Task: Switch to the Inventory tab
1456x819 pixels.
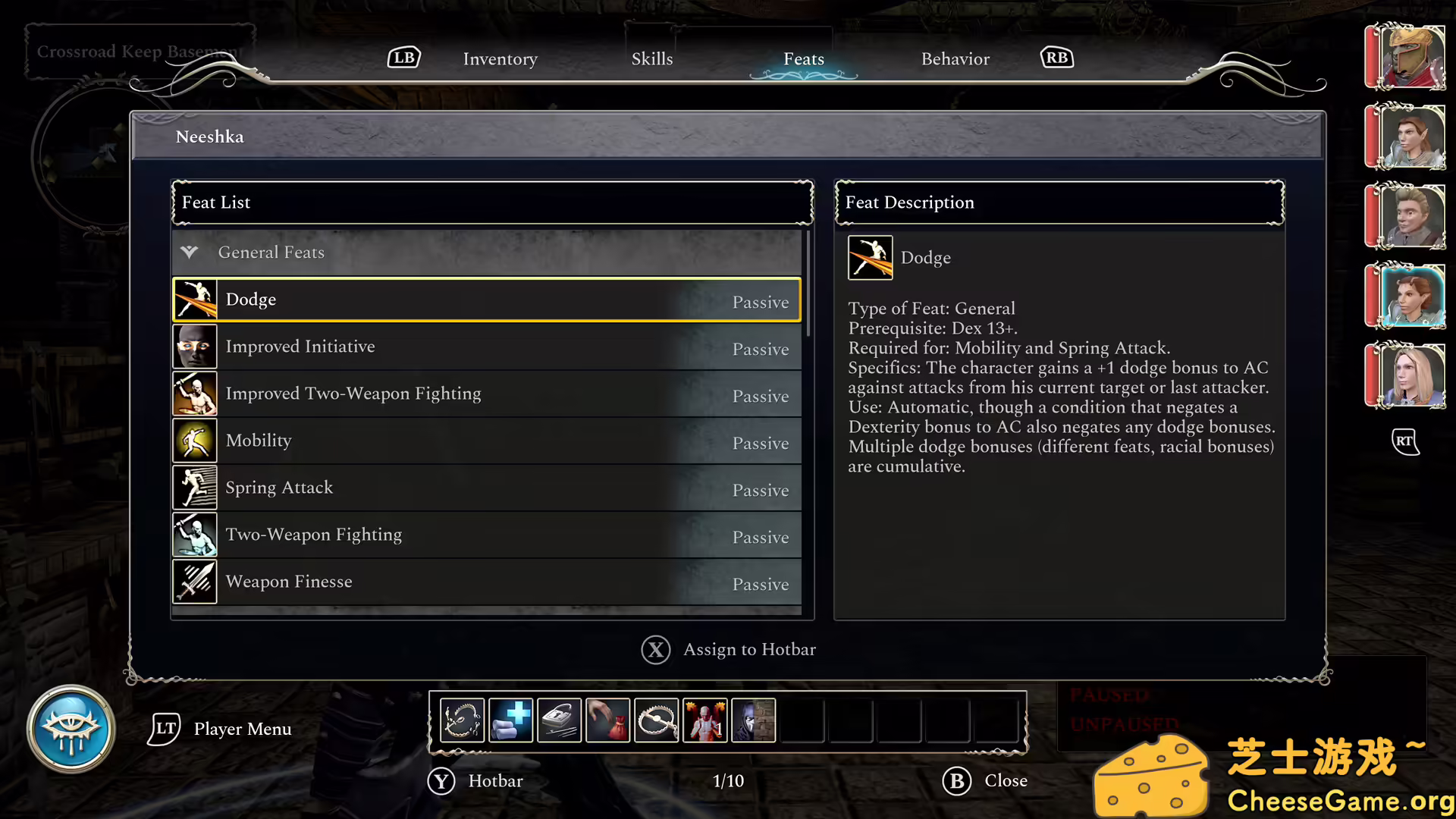Action: point(500,58)
